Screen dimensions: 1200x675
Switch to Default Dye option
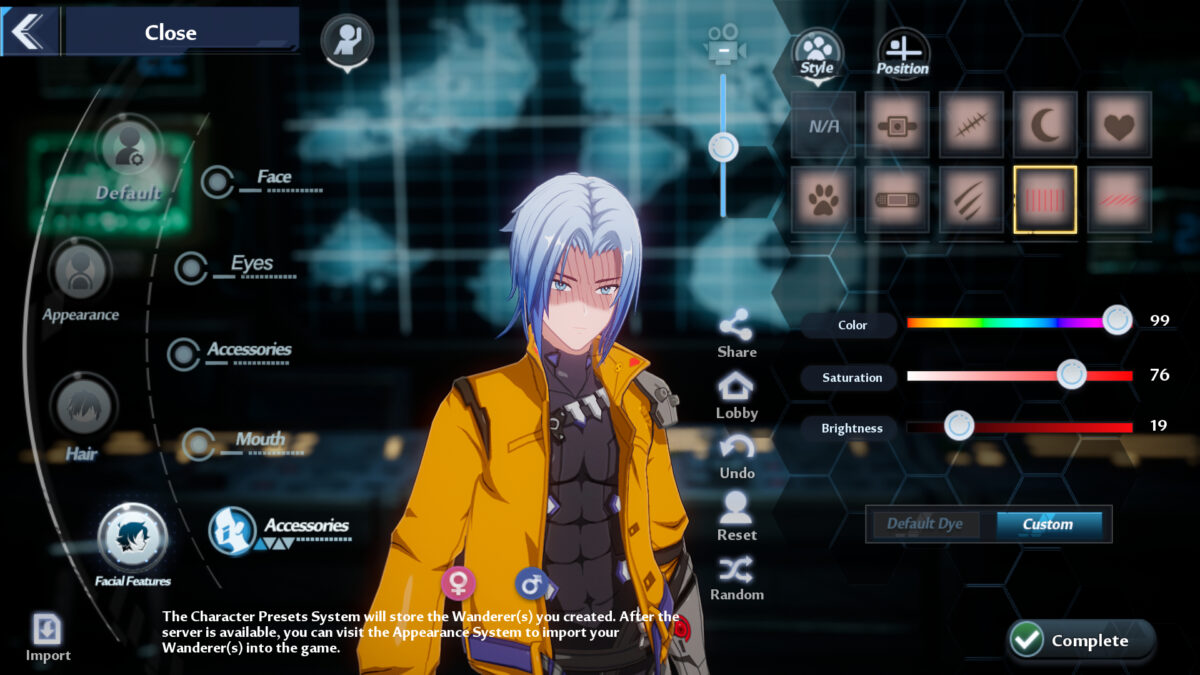pos(927,524)
